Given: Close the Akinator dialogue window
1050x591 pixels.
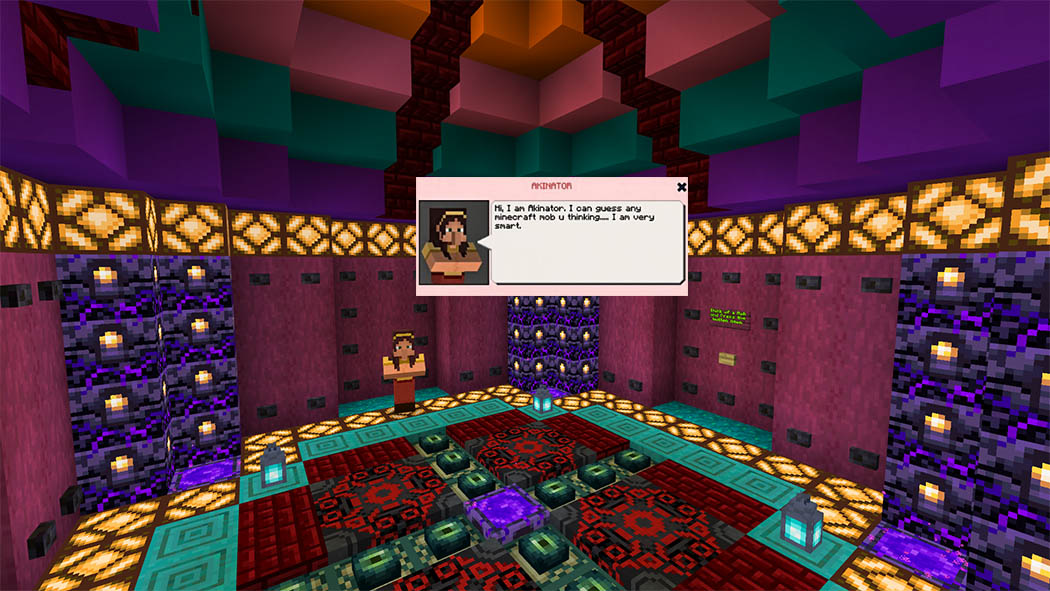Looking at the screenshot, I should coord(681,186).
